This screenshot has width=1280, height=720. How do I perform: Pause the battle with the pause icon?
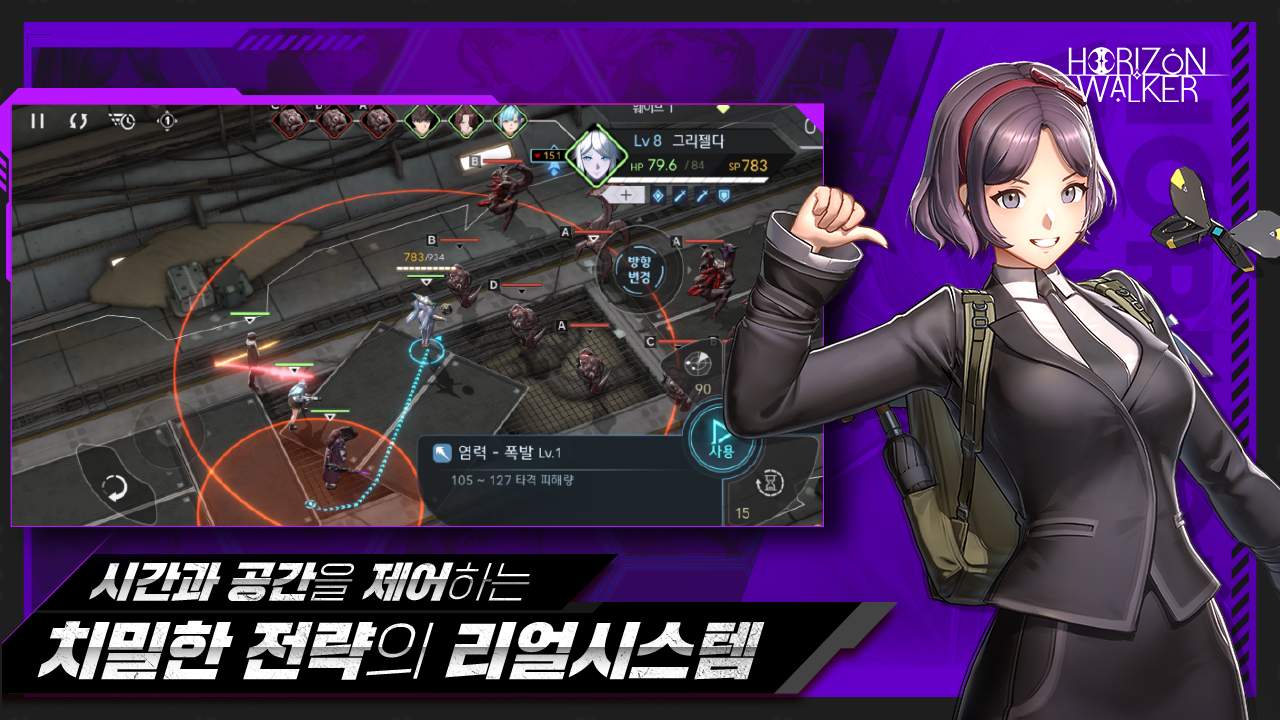click(38, 121)
